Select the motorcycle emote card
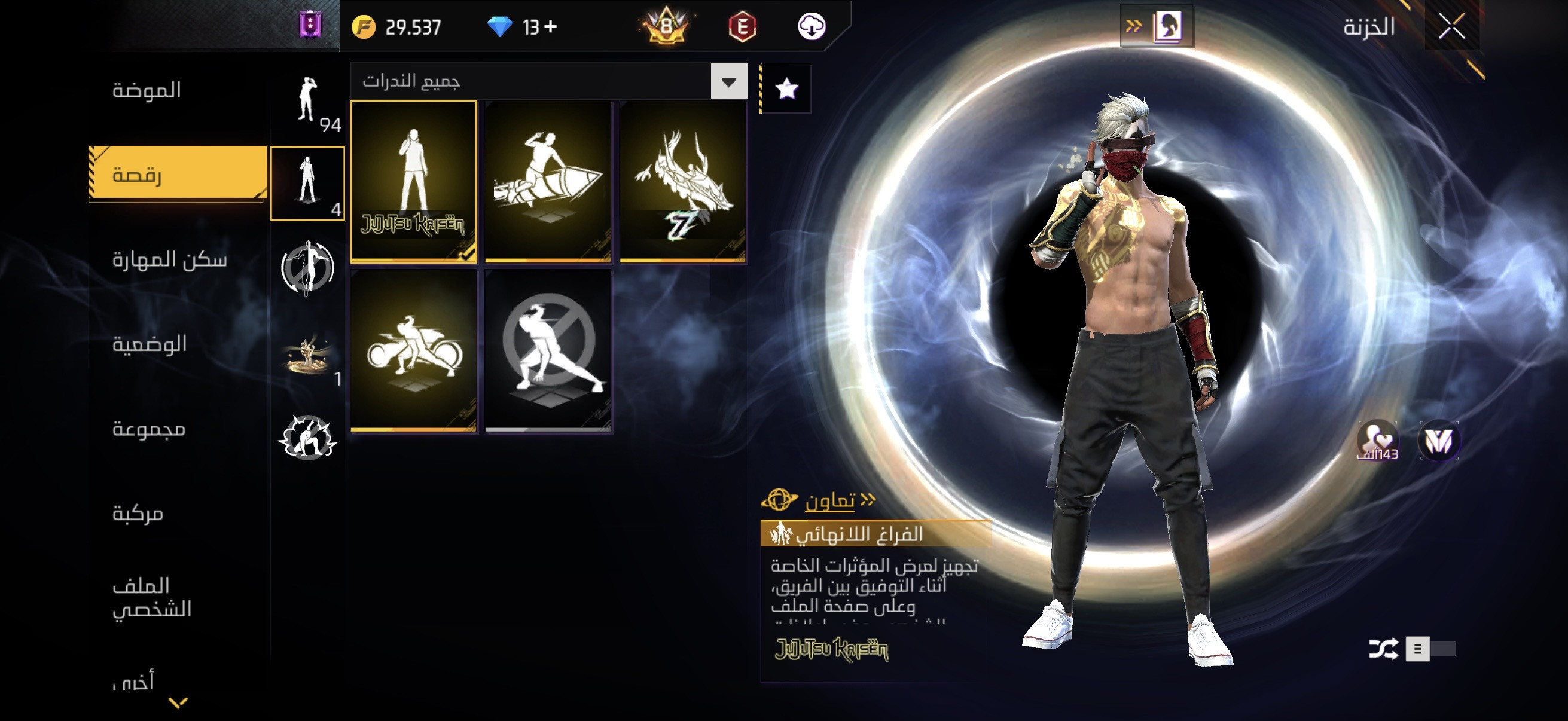 pyautogui.click(x=413, y=351)
